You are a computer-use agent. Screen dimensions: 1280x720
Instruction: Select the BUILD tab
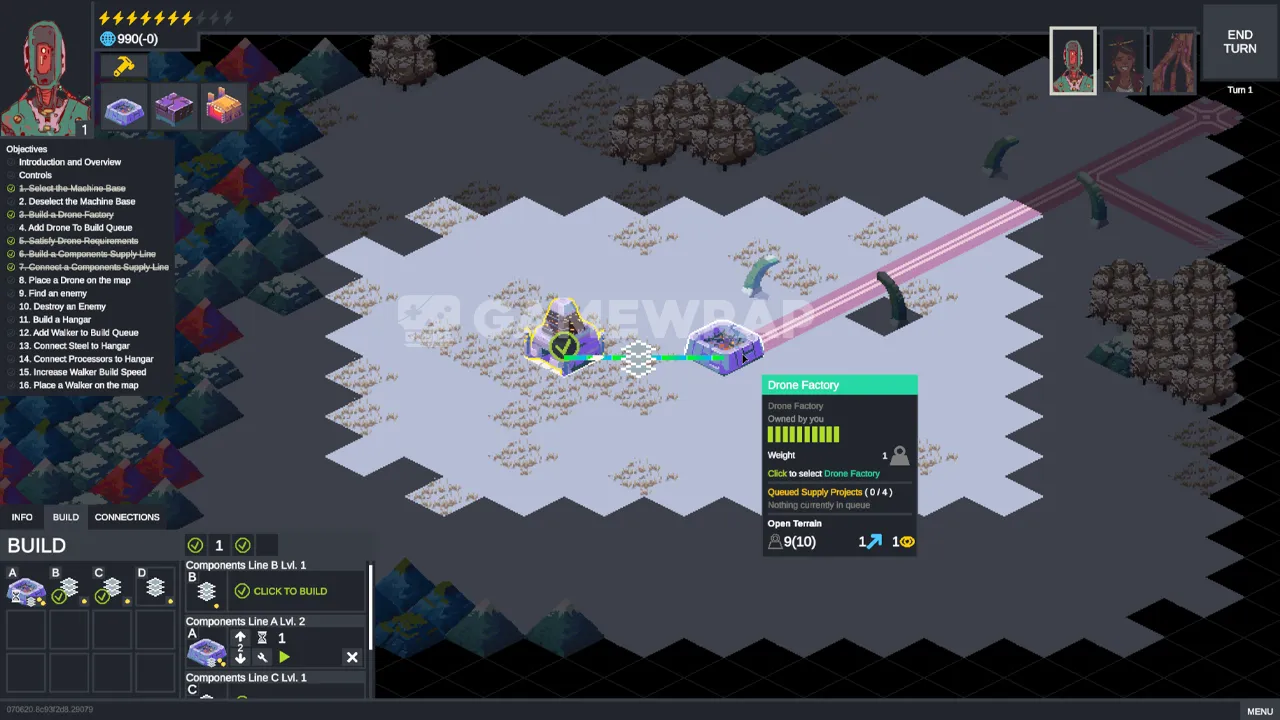(66, 517)
